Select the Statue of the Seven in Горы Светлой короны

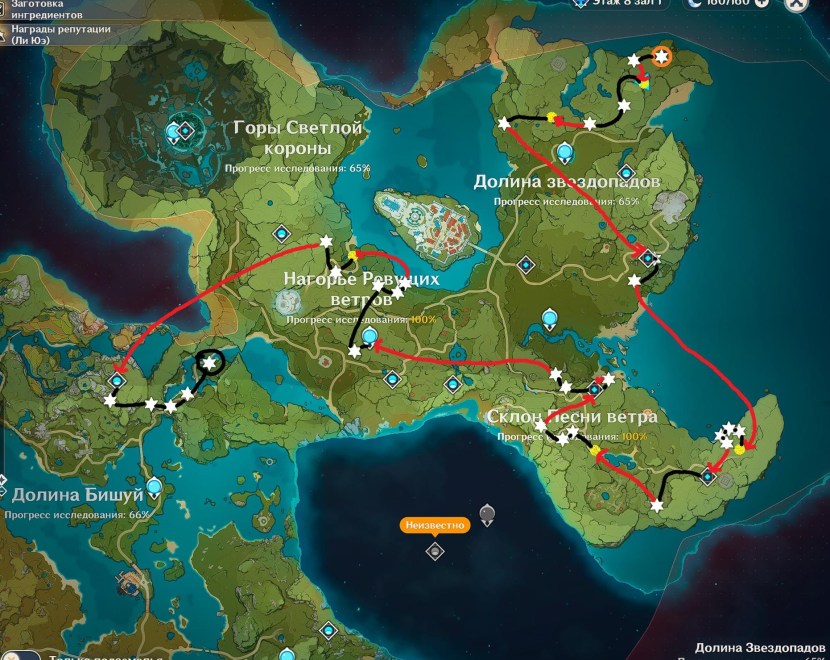pyautogui.click(x=183, y=131)
